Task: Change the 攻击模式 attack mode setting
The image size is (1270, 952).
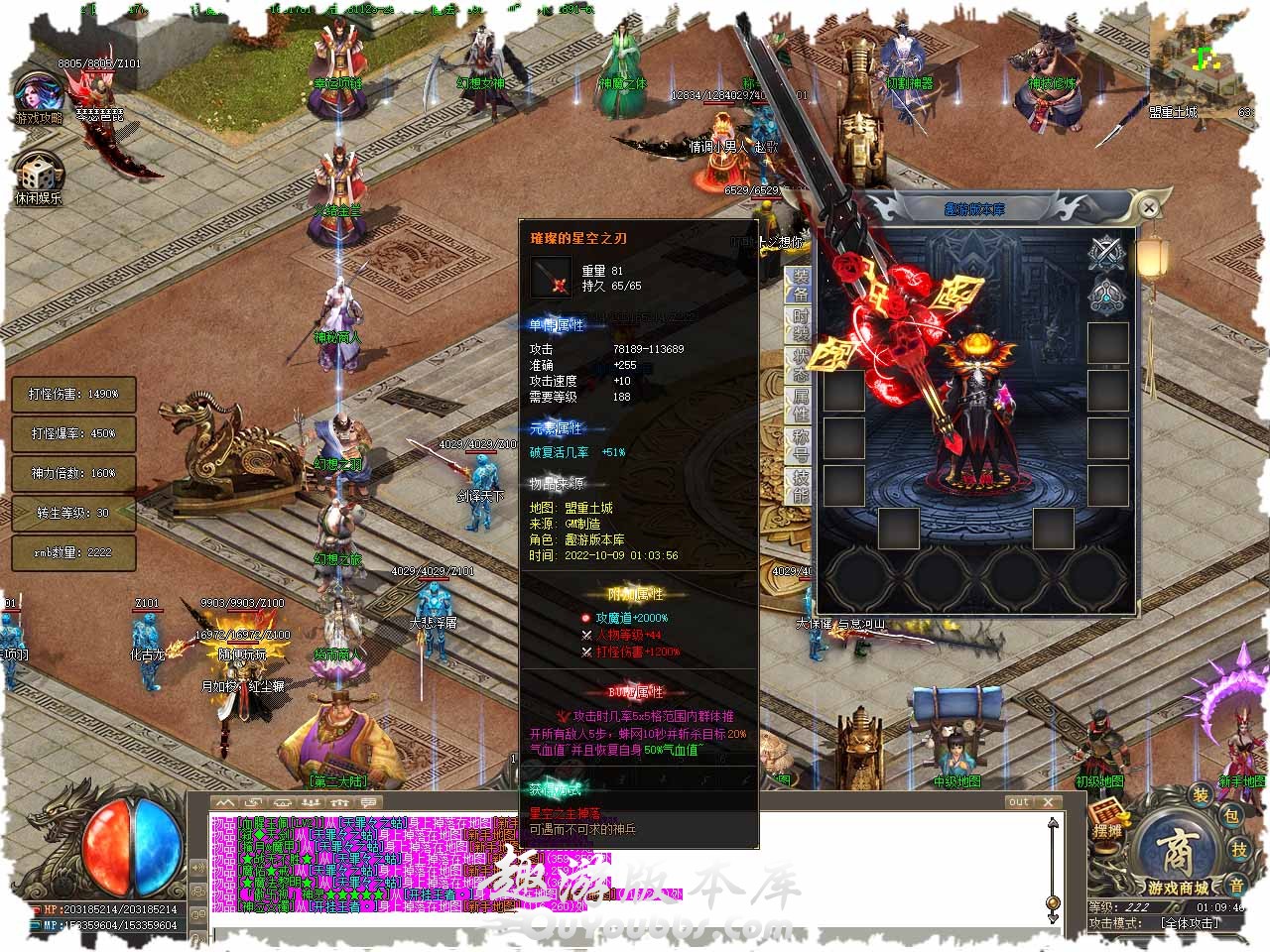Action: pyautogui.click(x=1189, y=923)
